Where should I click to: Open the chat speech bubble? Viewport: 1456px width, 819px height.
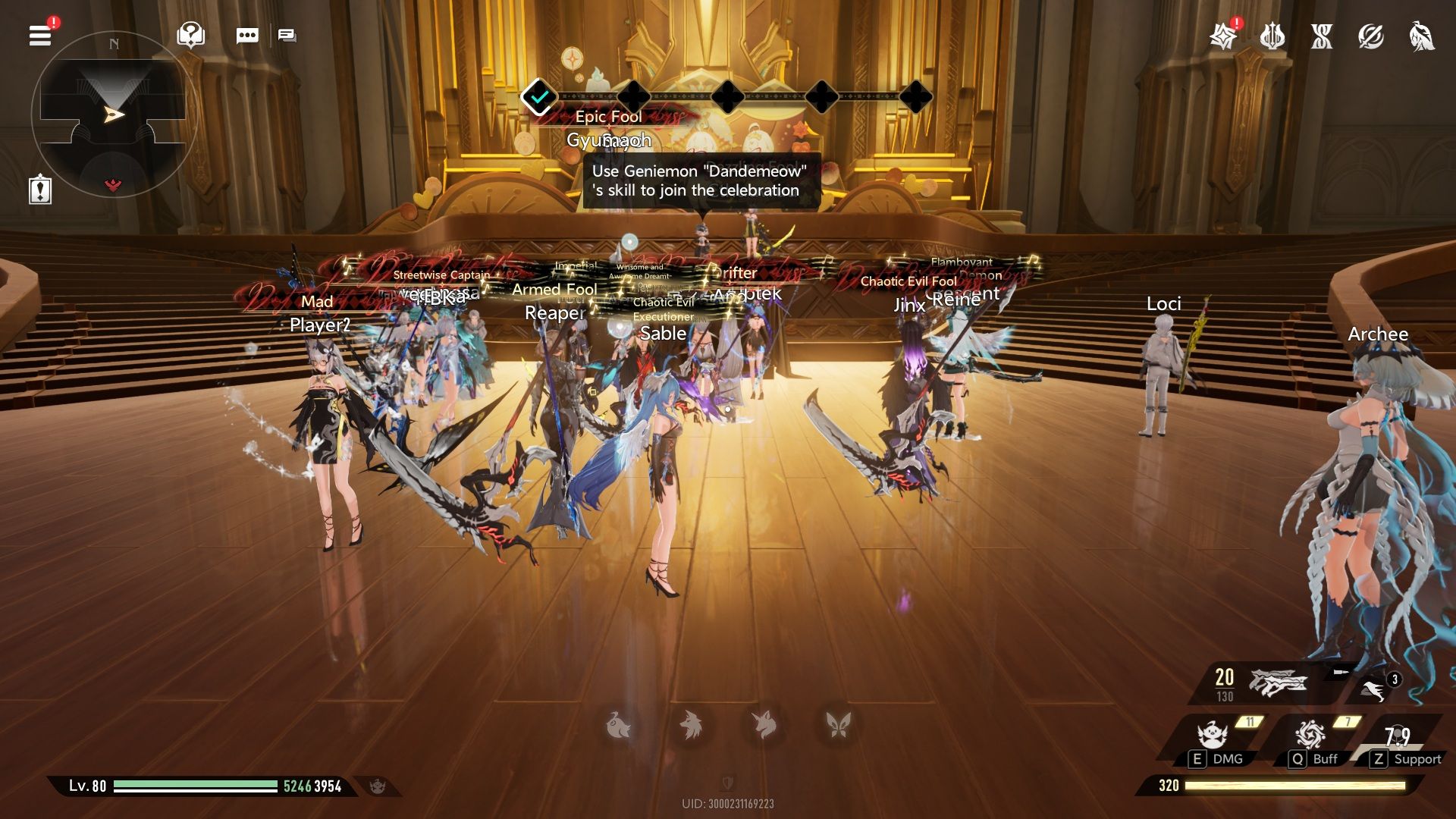[x=247, y=36]
